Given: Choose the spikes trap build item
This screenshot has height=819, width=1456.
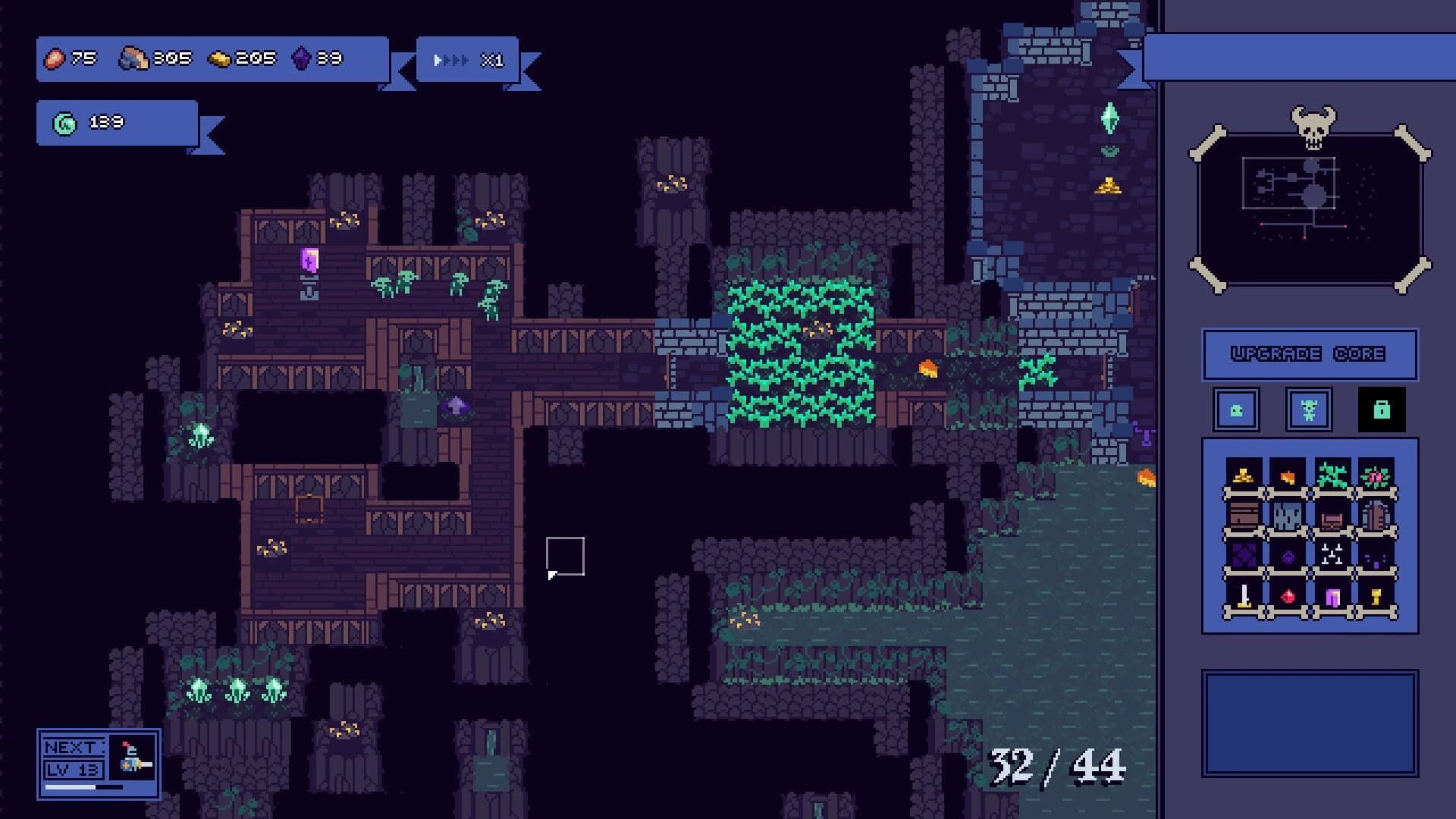Looking at the screenshot, I should 1332,554.
